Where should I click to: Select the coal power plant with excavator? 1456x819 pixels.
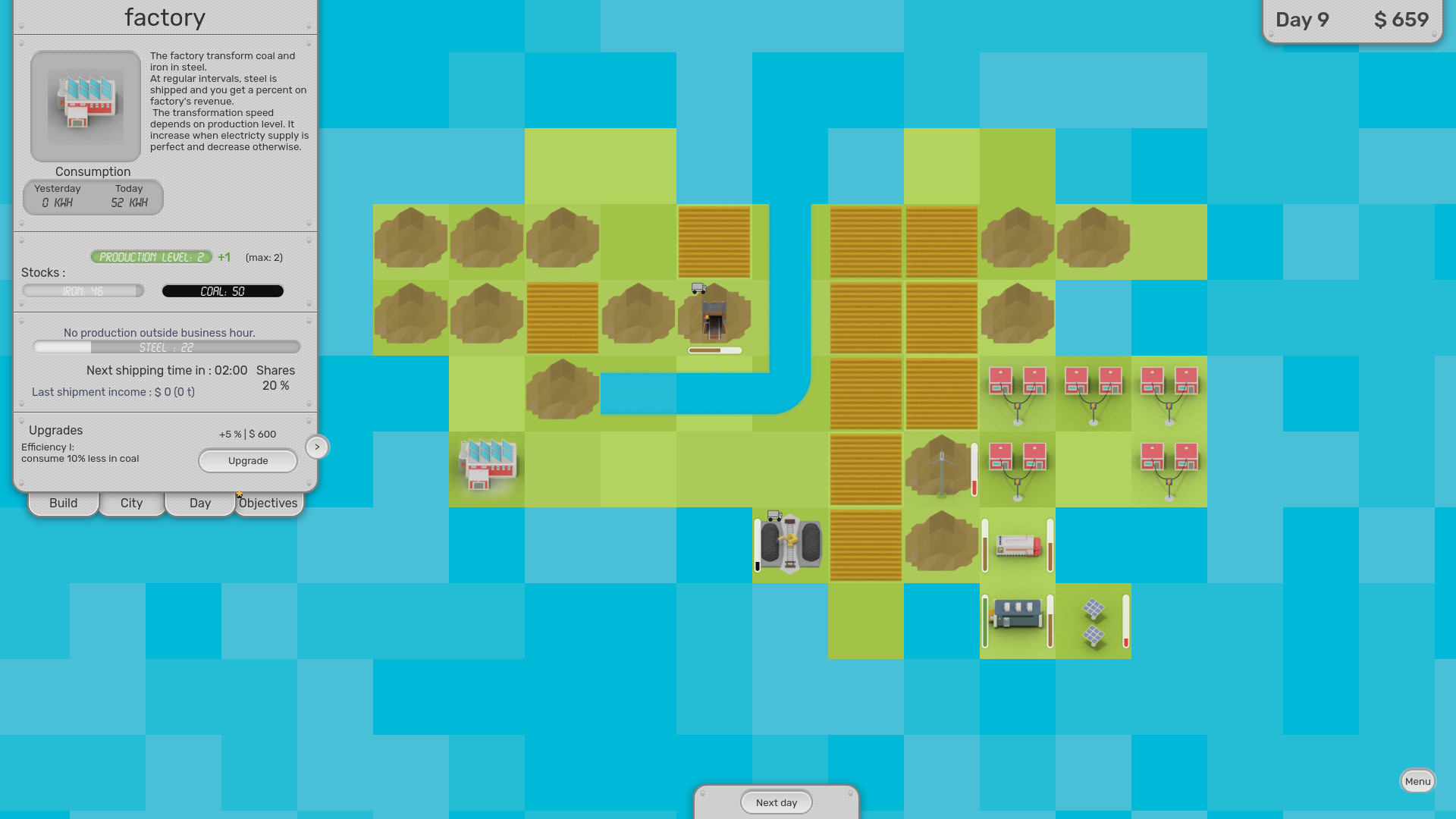[789, 544]
